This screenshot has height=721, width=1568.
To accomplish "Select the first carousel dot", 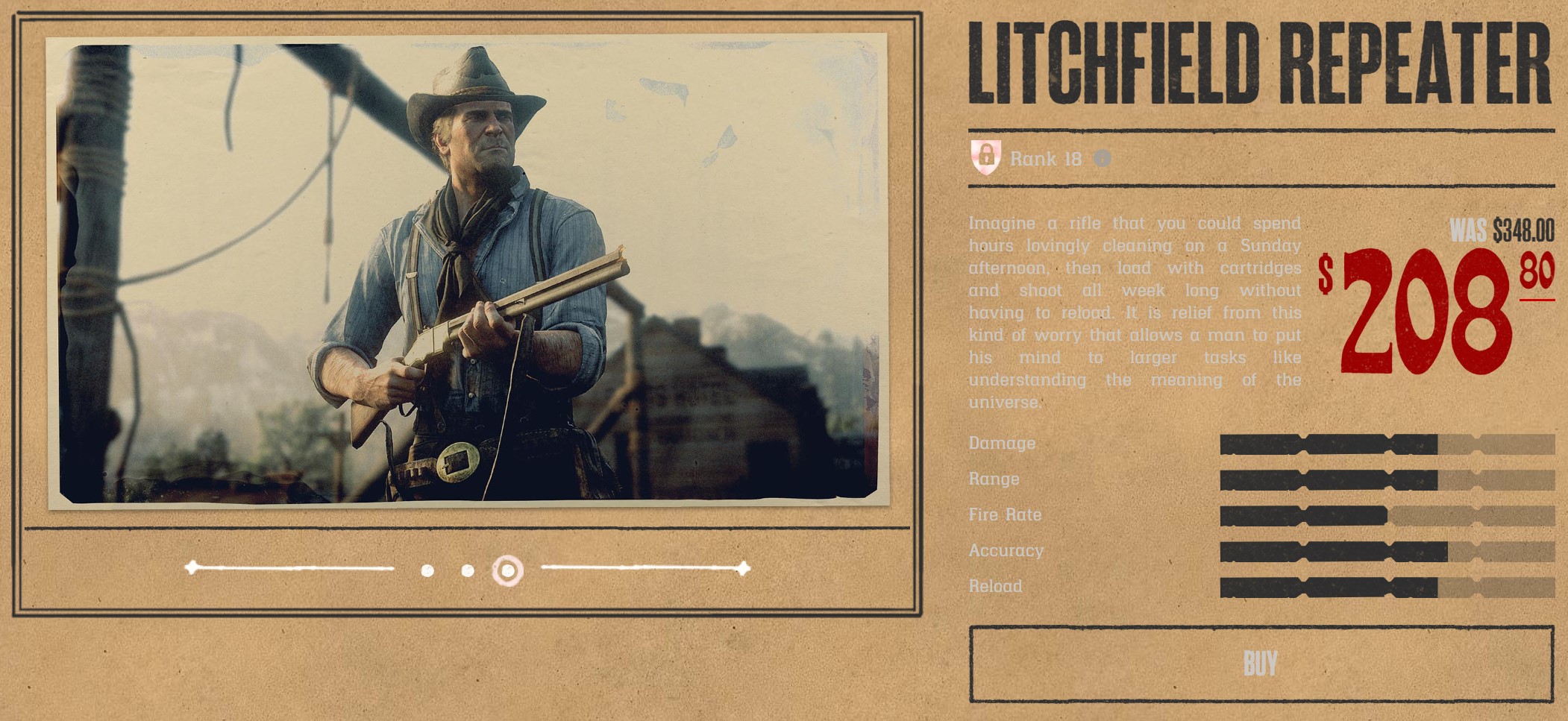I will tap(427, 571).
